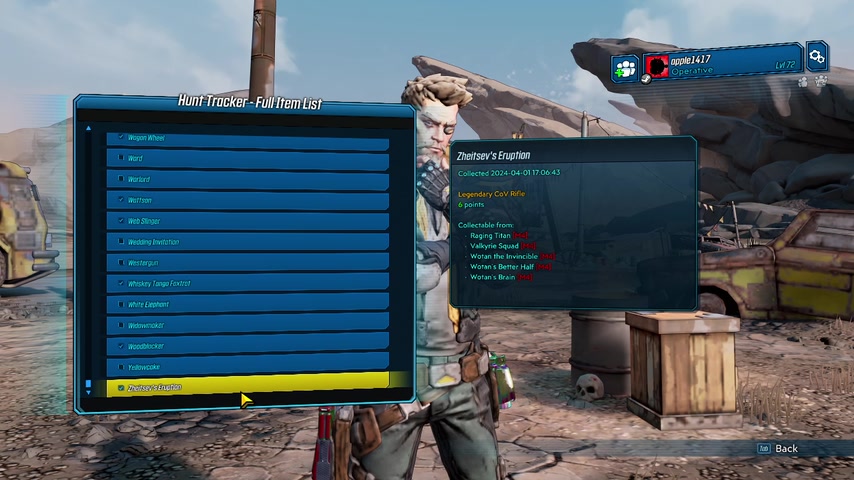This screenshot has height=480, width=854.
Task: Go Back from the Hunt Tracker
Action: [778, 449]
